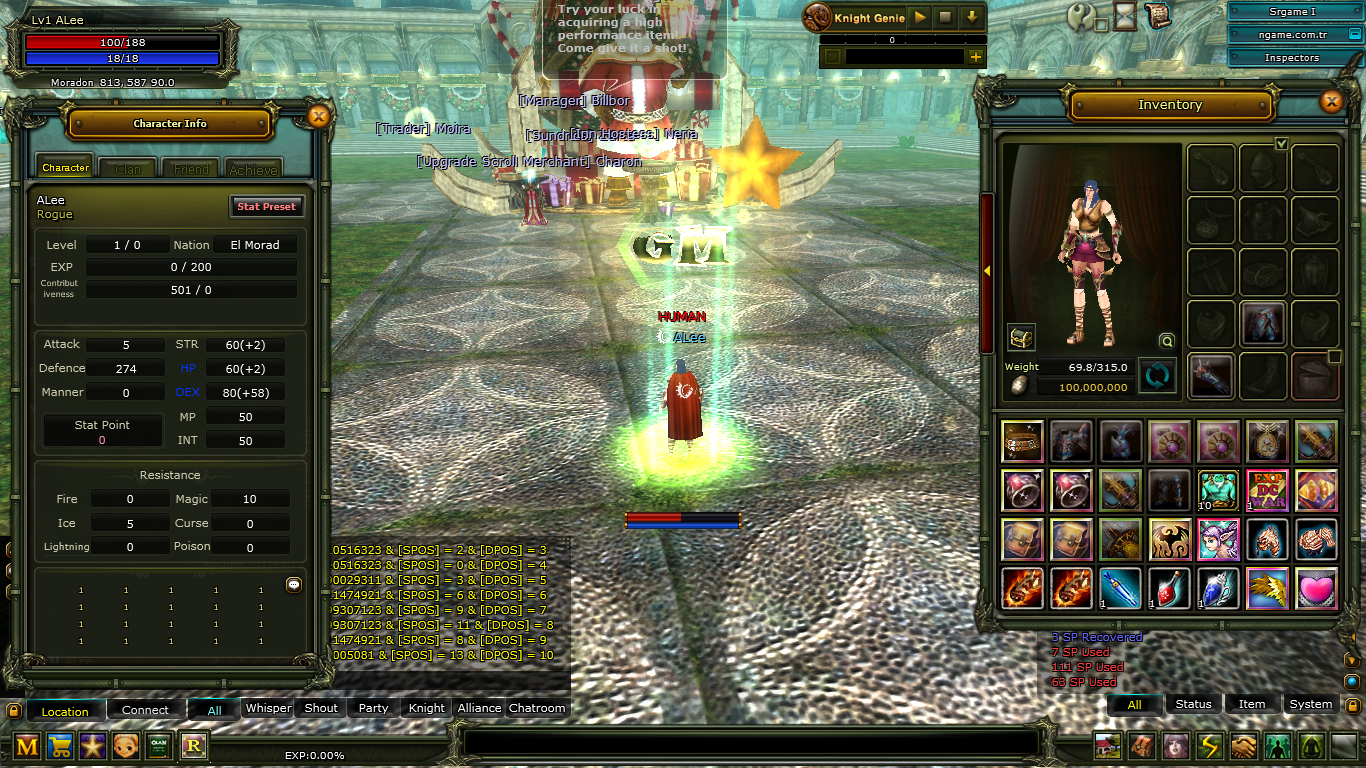This screenshot has width=1366, height=768.
Task: Switch chat filter to Party
Action: (x=373, y=708)
